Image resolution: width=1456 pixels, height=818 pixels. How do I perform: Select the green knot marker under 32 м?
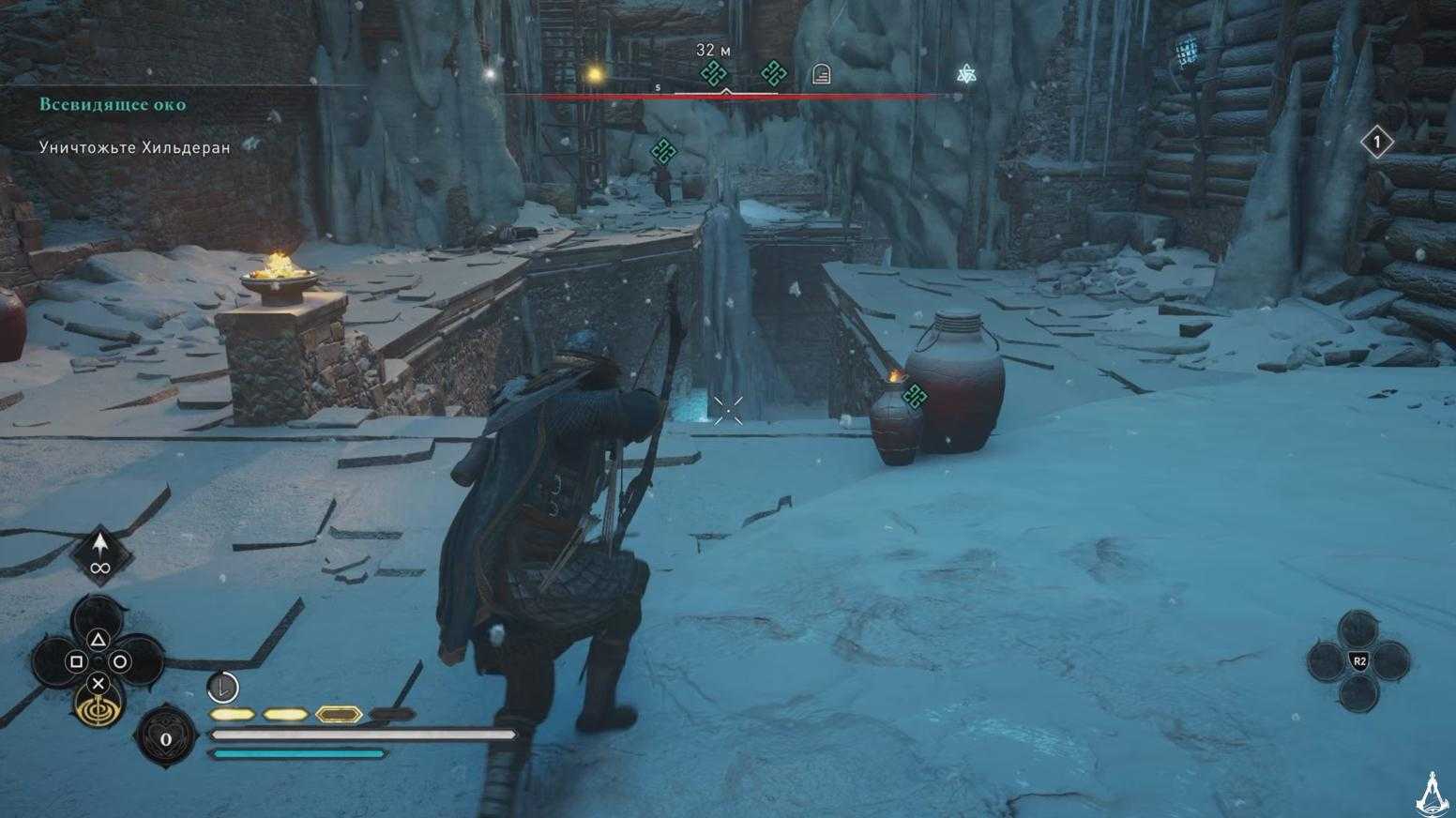[x=714, y=73]
